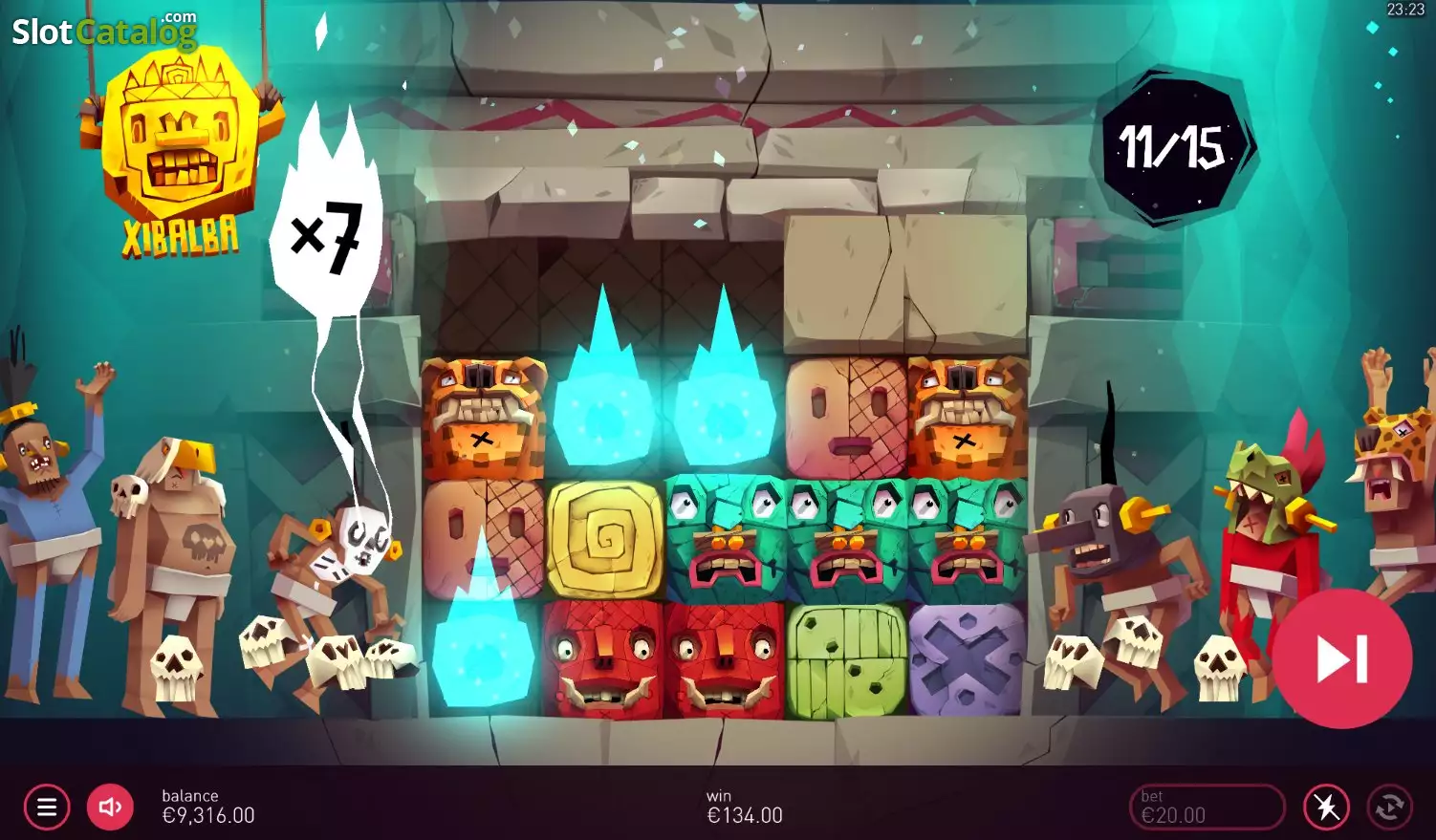1436x840 pixels.
Task: Click the red skip spin button
Action: (x=1341, y=658)
